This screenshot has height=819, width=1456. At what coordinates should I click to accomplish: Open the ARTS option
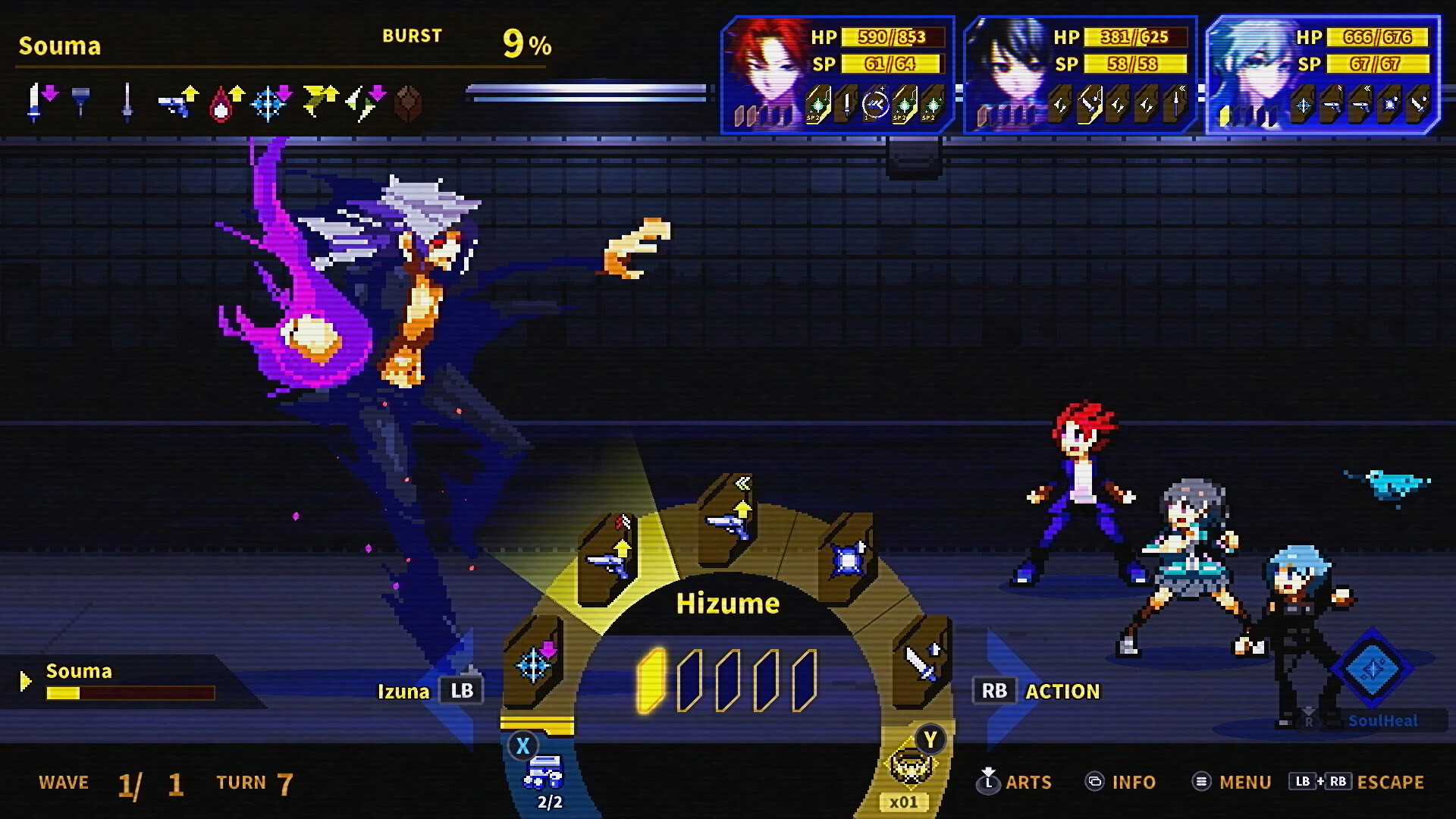[1014, 782]
